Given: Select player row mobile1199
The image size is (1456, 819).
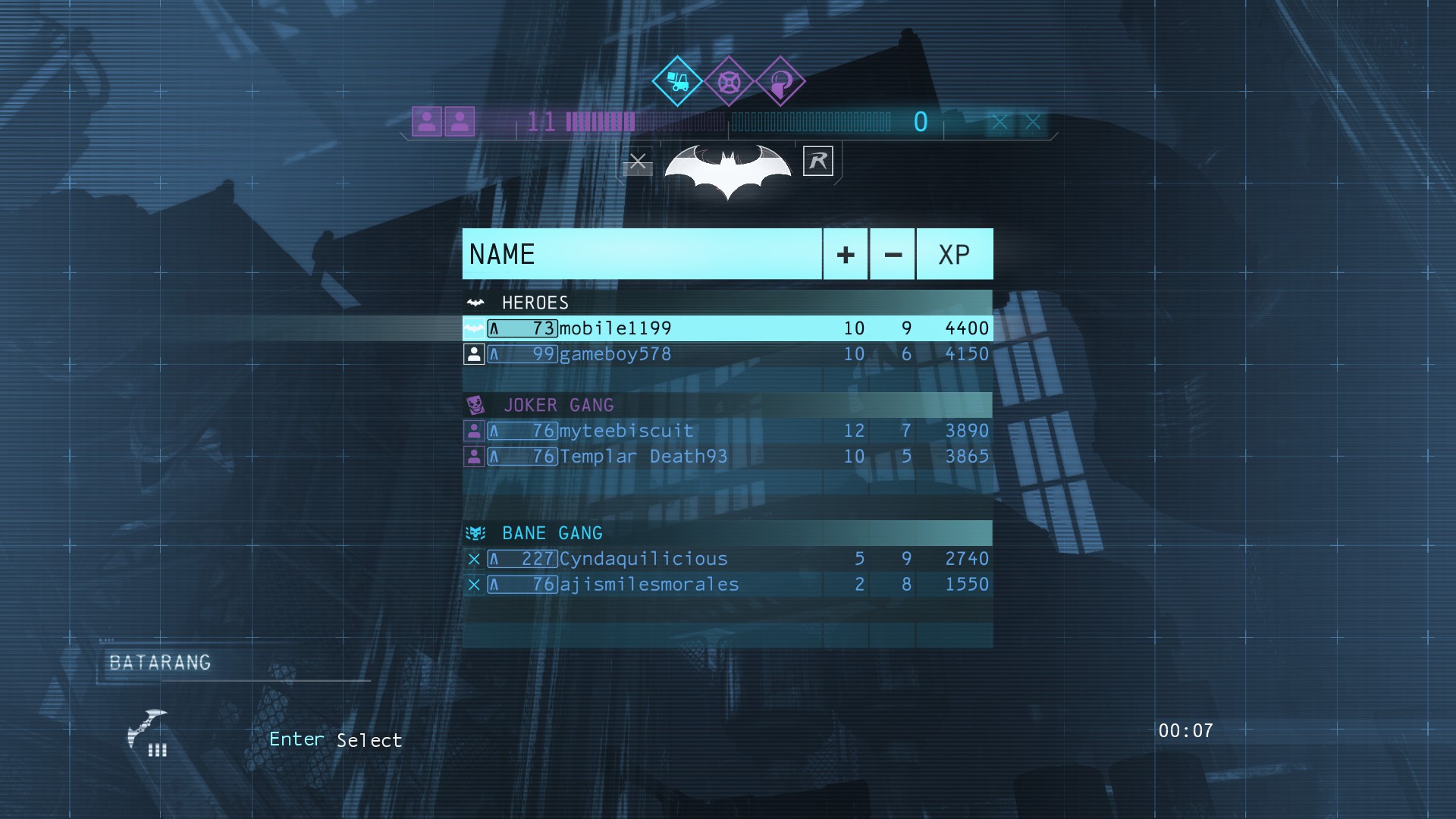Looking at the screenshot, I should (726, 328).
